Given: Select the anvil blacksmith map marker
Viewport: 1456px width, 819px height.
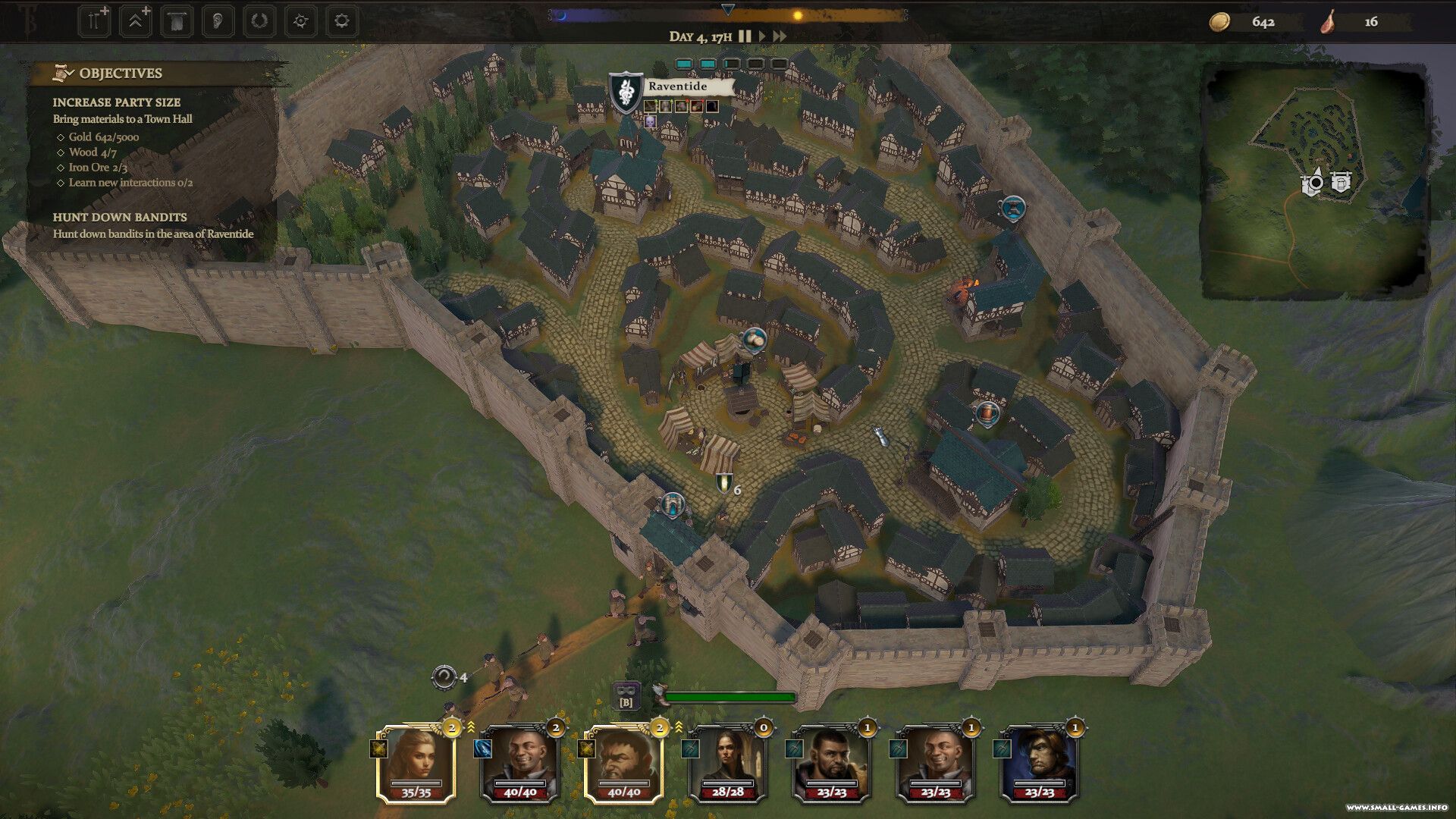Looking at the screenshot, I should 1013,207.
